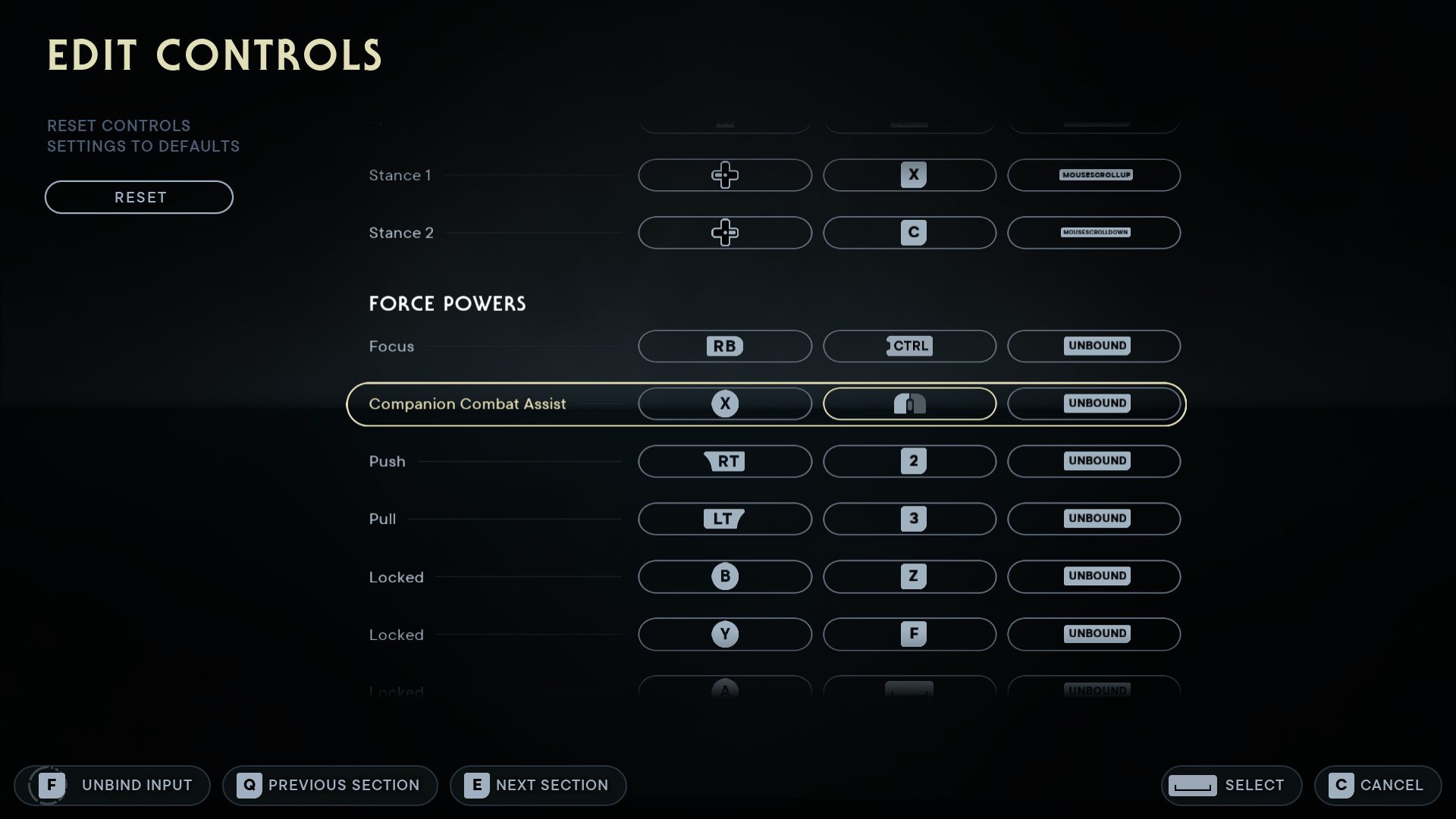
Task: Click the D-pad binding for Stance 2
Action: click(x=724, y=233)
